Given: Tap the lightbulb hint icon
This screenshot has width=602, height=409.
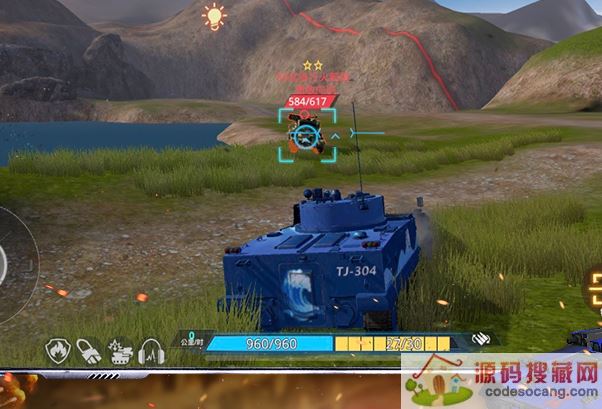Looking at the screenshot, I should pos(213,17).
